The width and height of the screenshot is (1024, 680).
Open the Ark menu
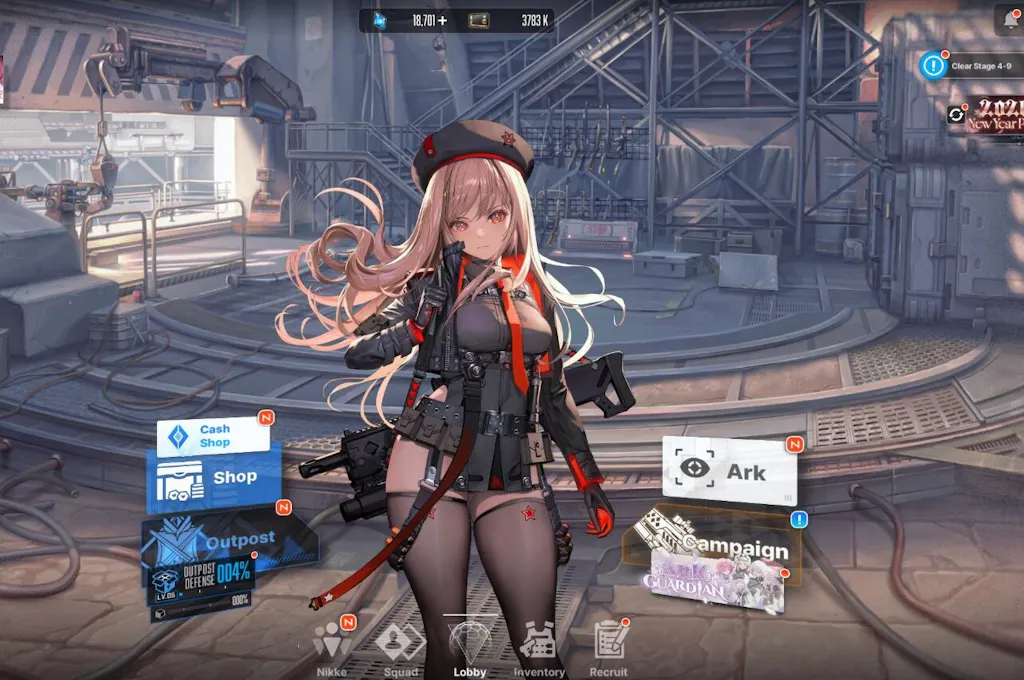[730, 470]
